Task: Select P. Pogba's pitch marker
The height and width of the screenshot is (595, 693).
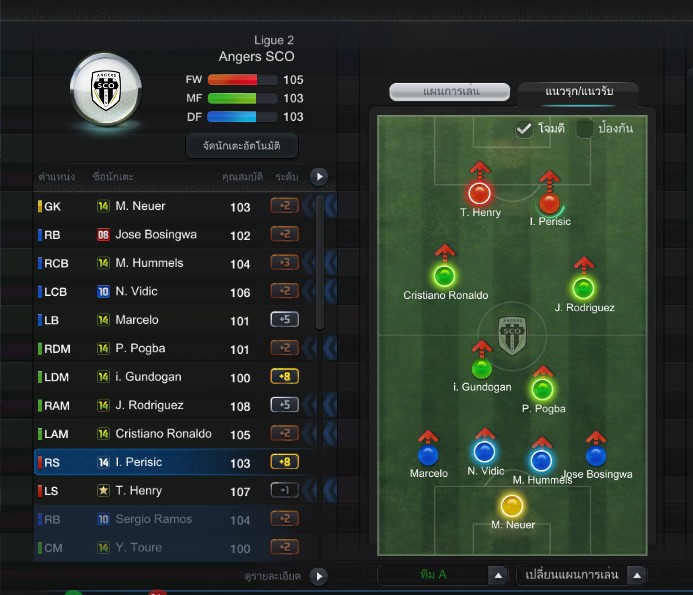Action: click(543, 389)
